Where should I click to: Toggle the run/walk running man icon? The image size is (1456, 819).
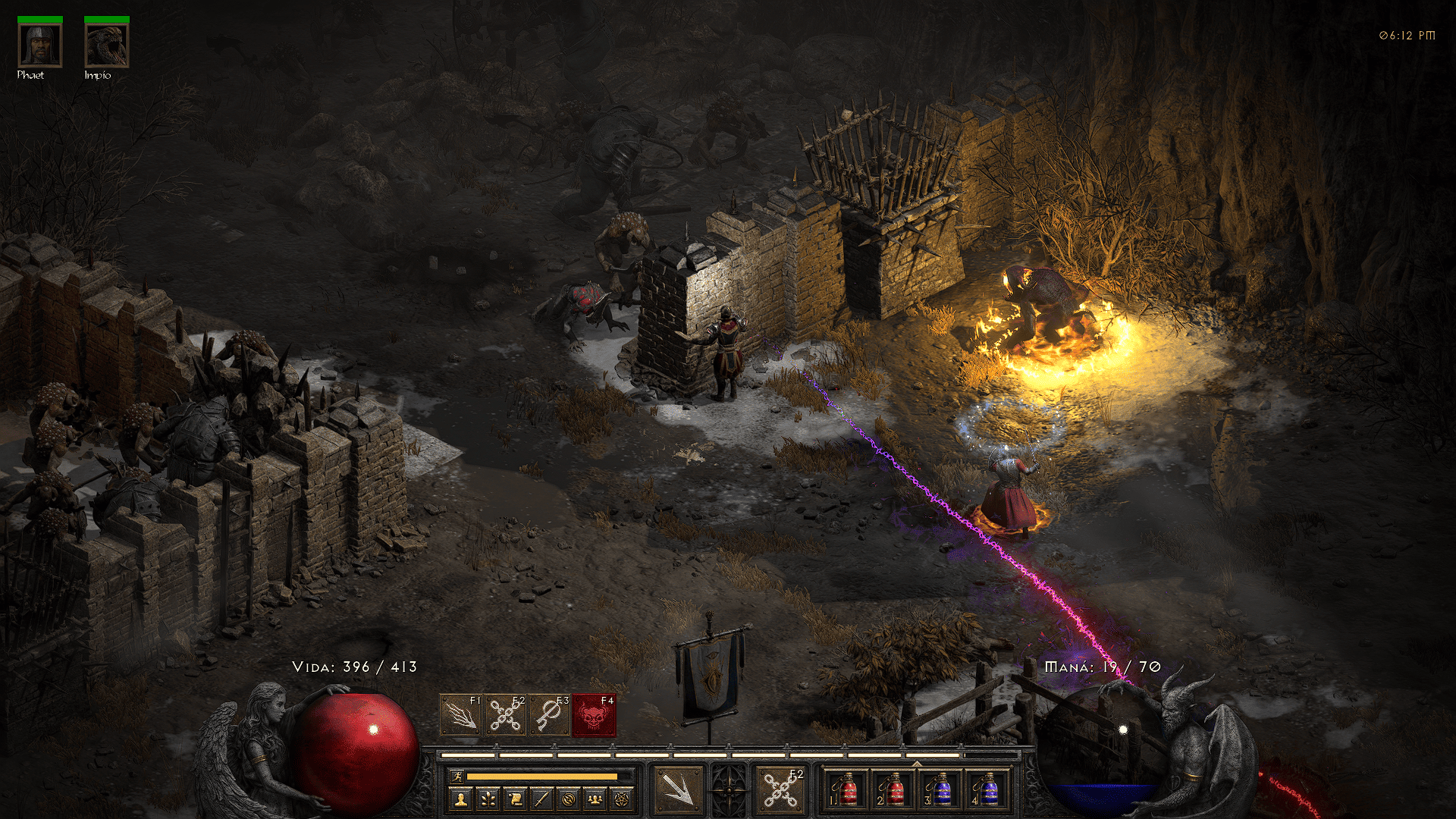pyautogui.click(x=457, y=776)
